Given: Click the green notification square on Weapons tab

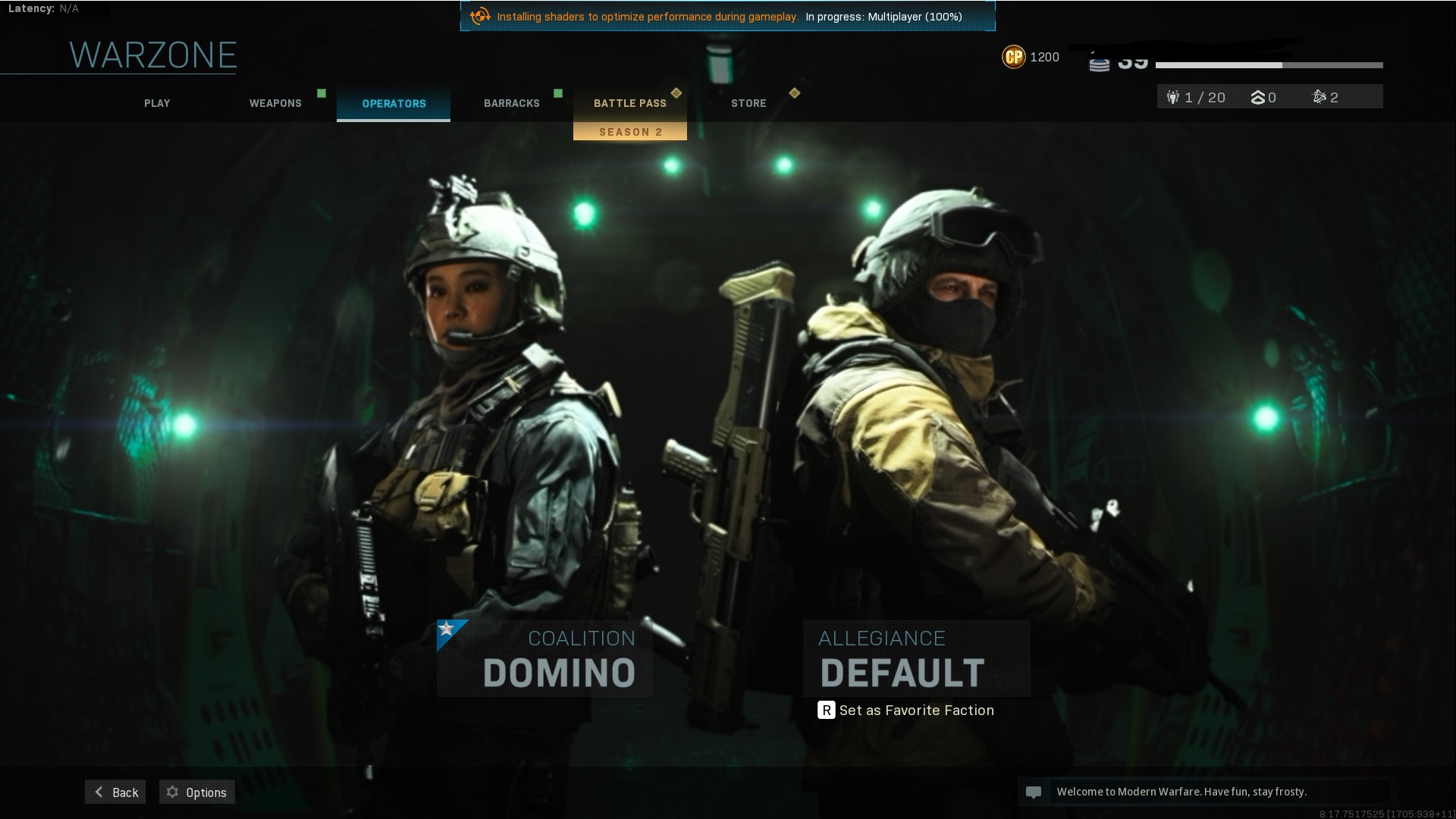Looking at the screenshot, I should (x=320, y=93).
